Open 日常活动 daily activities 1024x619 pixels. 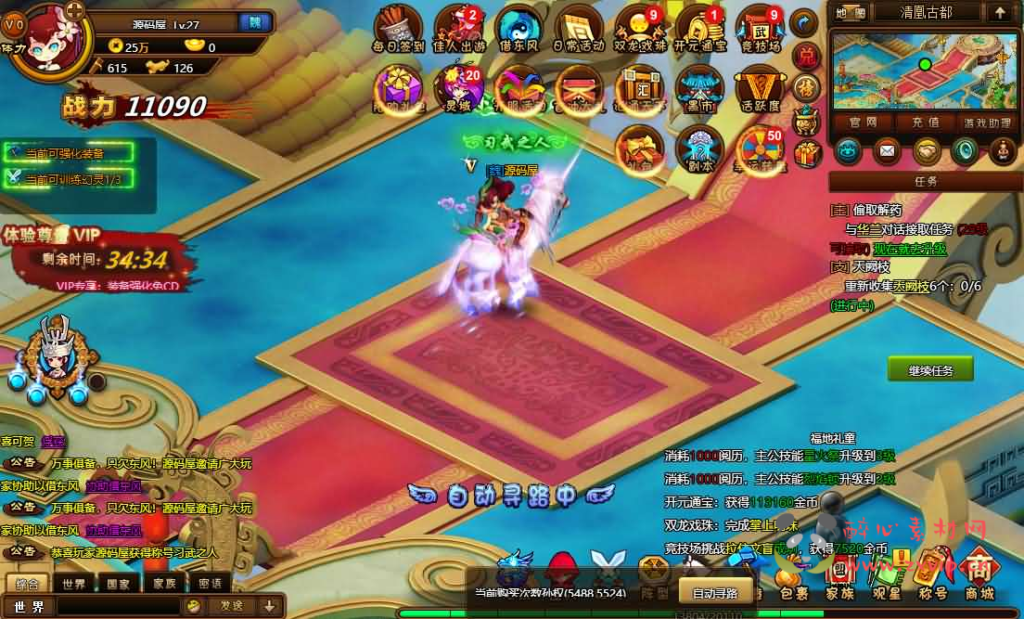pos(579,28)
